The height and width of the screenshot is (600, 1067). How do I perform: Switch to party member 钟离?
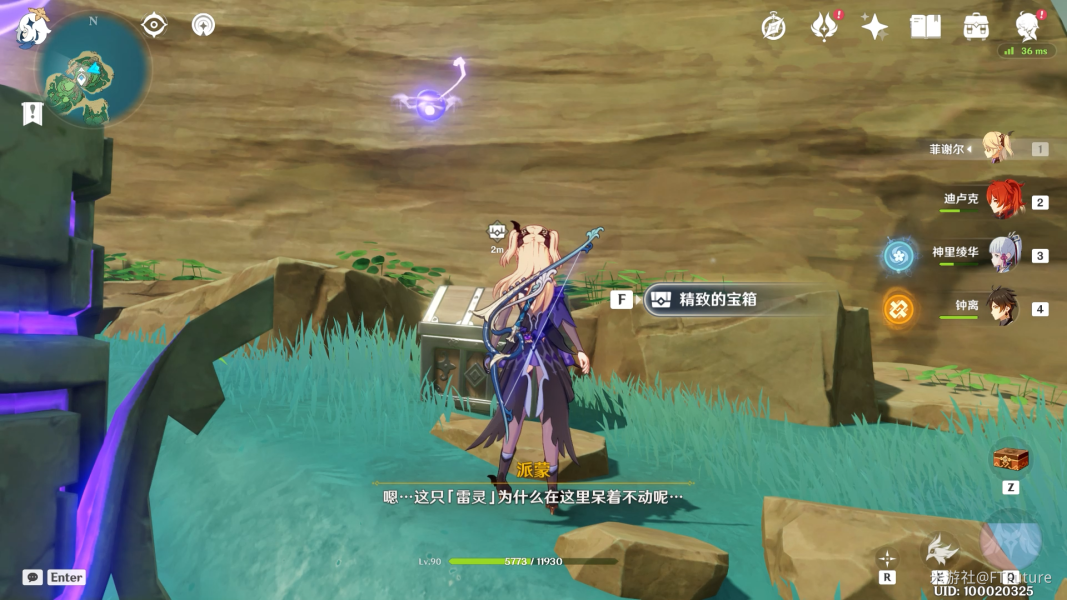tap(1003, 306)
